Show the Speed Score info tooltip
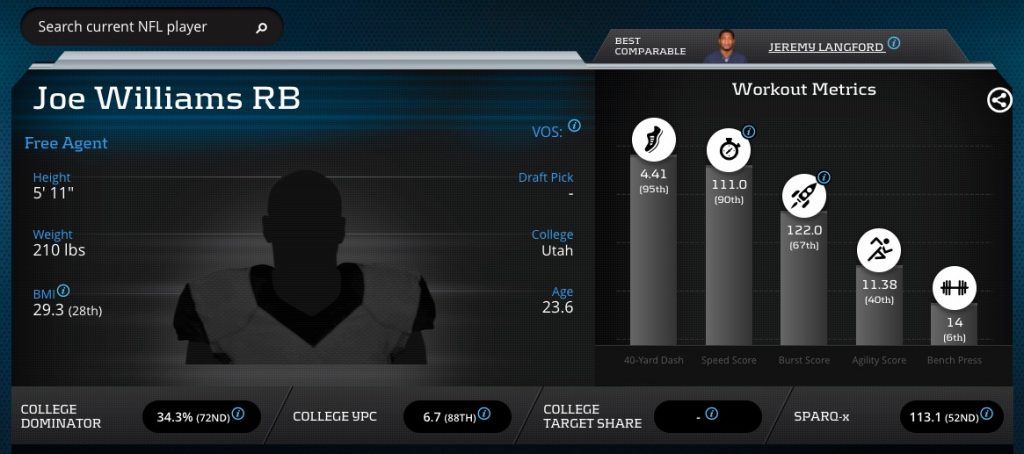The image size is (1024, 454). pyautogui.click(x=748, y=131)
